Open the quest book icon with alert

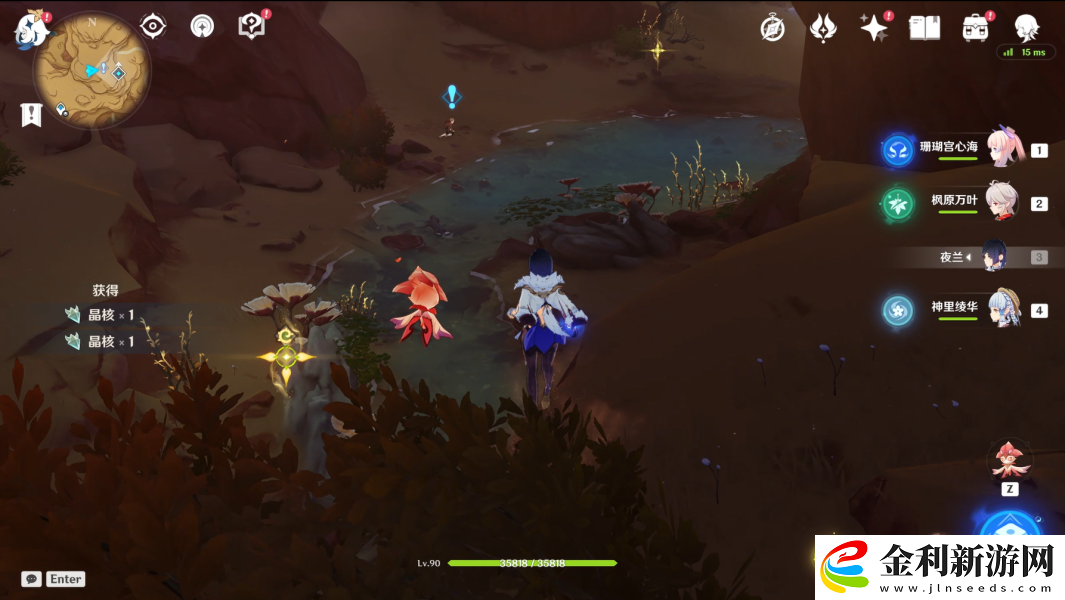[252, 26]
